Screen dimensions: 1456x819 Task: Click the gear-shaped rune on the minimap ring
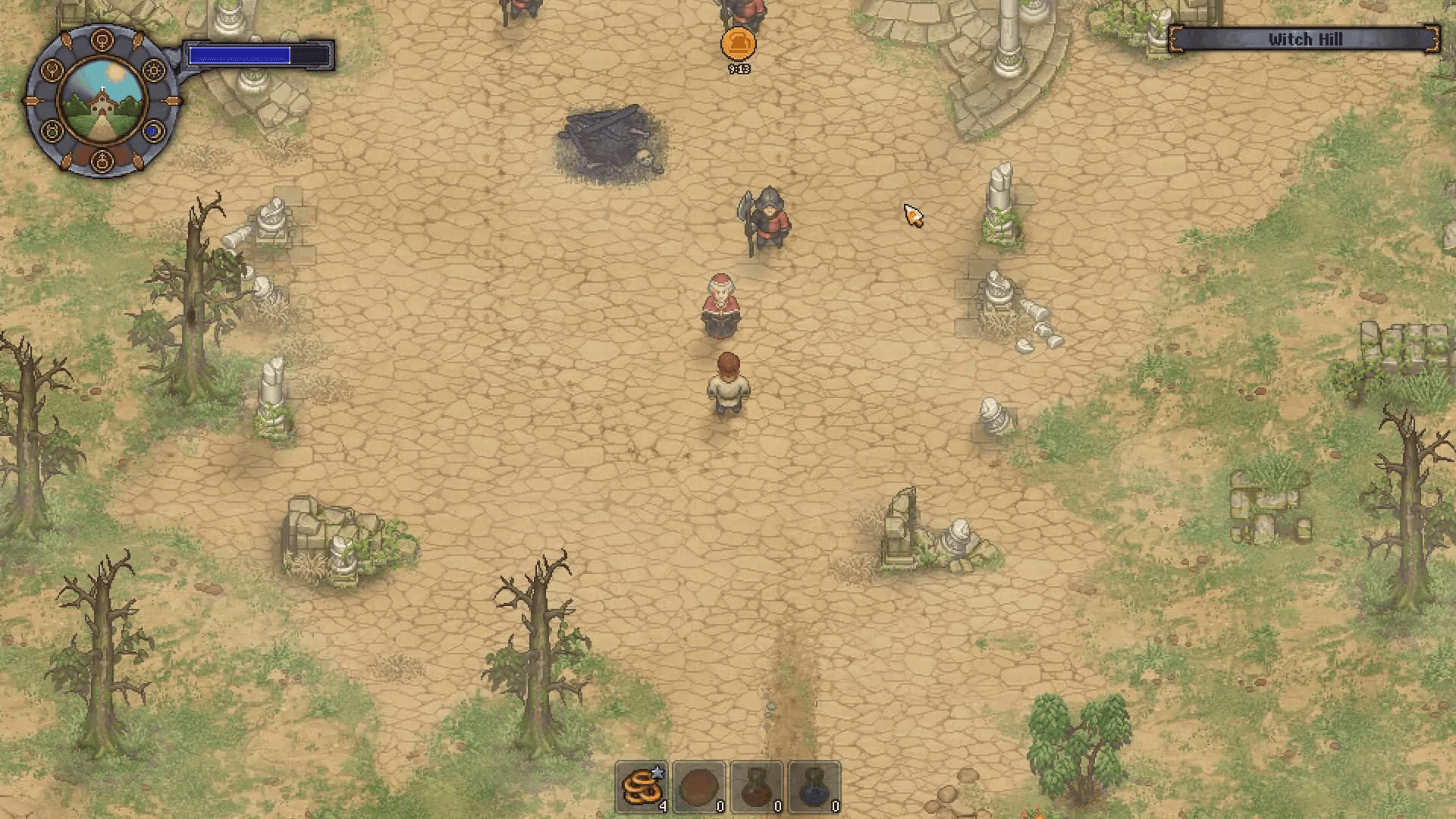click(153, 69)
